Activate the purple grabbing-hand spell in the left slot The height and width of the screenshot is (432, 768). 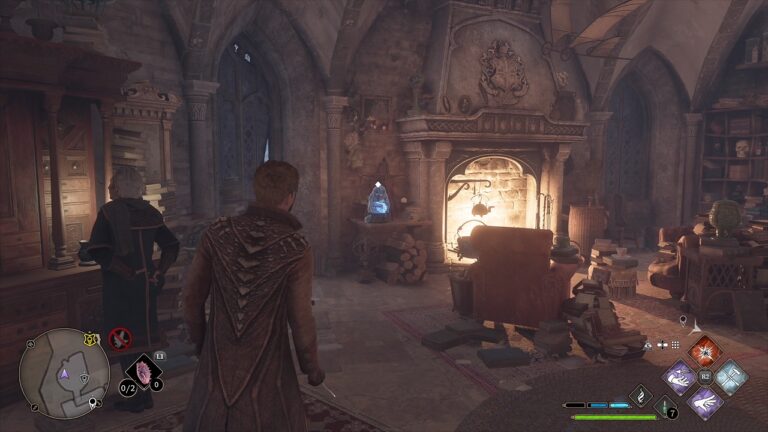click(x=680, y=377)
